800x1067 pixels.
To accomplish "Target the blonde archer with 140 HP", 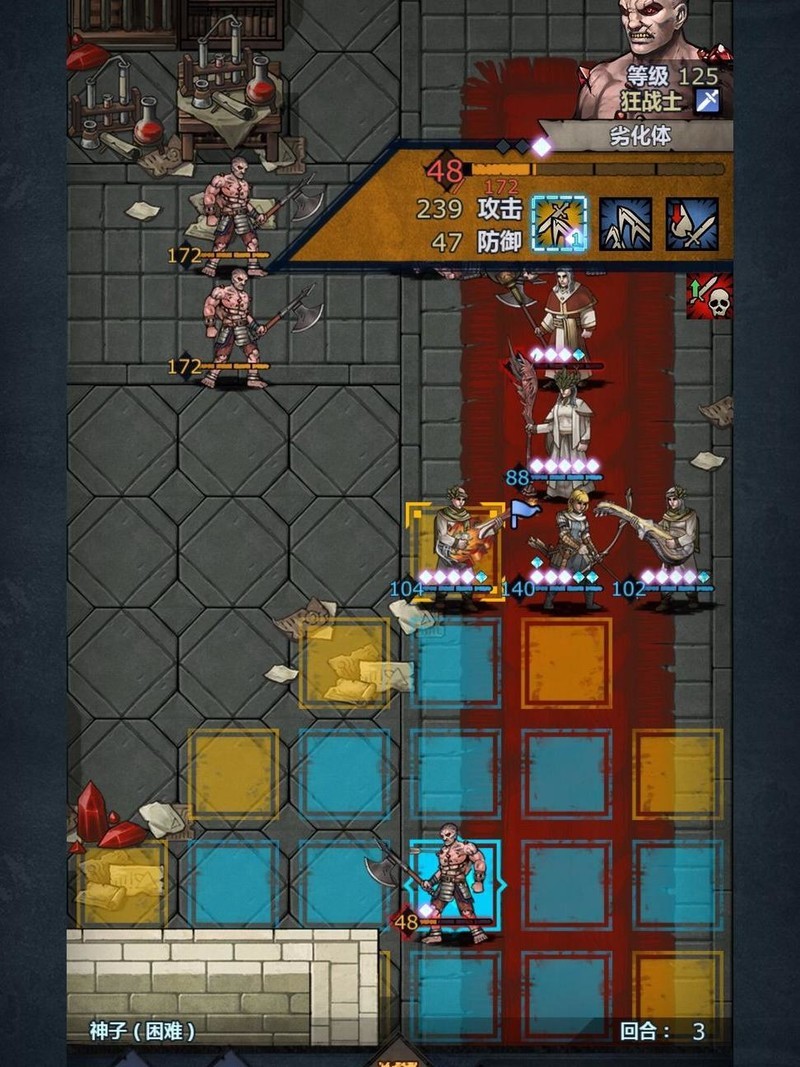I will tap(567, 548).
